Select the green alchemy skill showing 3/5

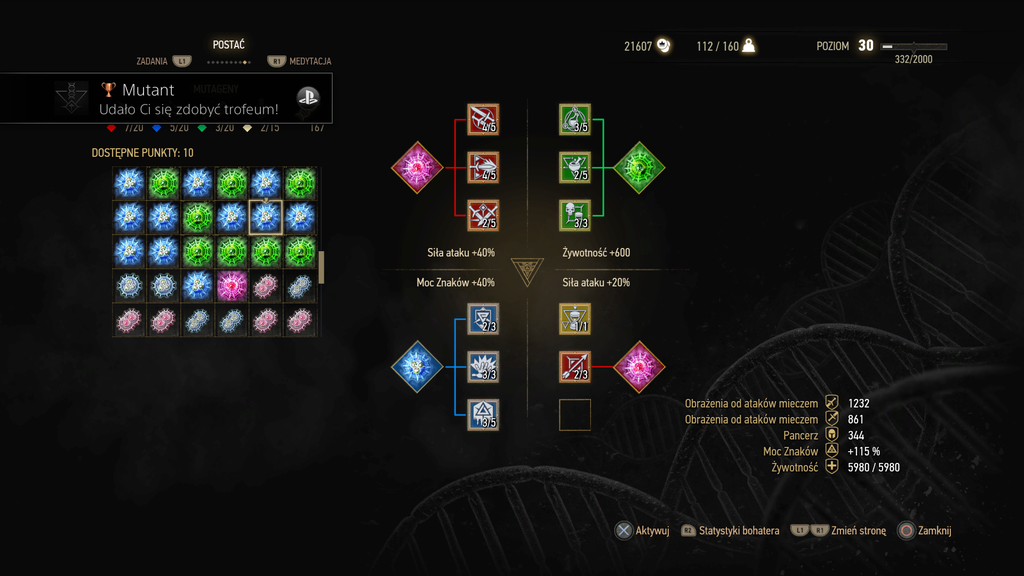coord(575,120)
